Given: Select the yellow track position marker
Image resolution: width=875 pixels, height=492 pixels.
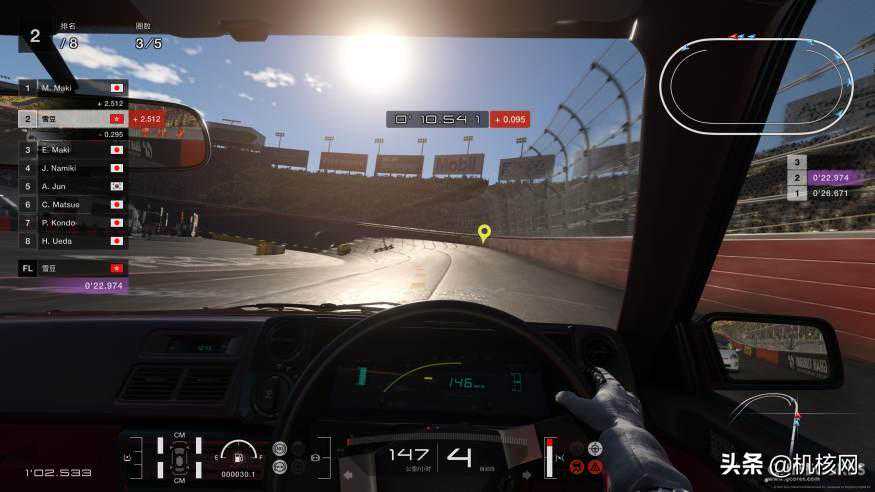Looking at the screenshot, I should click(484, 234).
